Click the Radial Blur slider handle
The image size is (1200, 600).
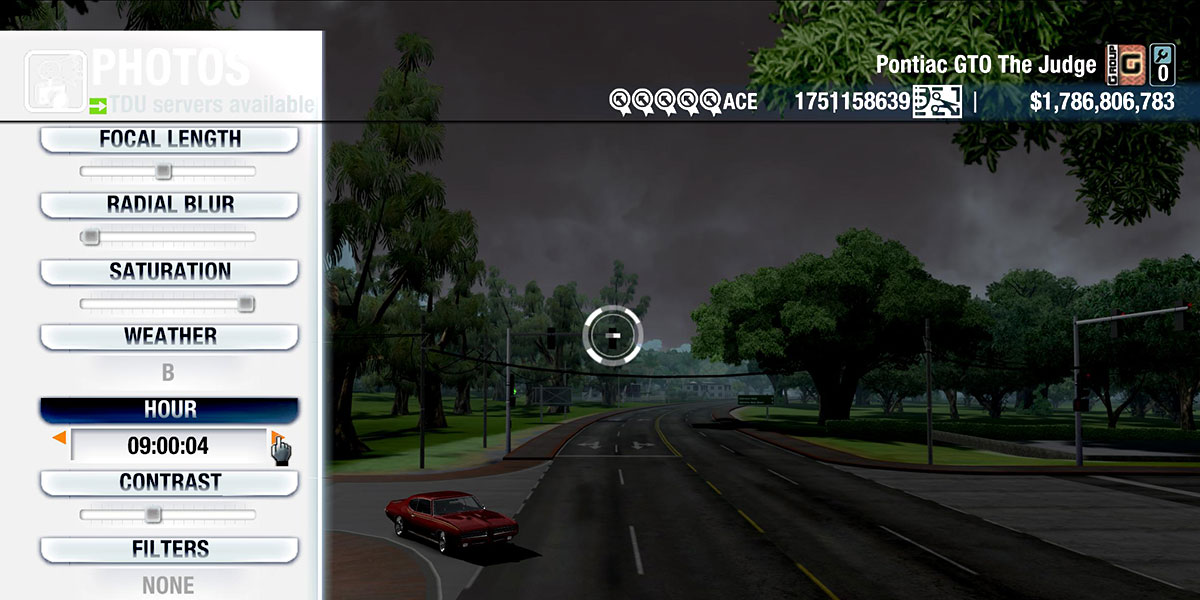point(91,237)
